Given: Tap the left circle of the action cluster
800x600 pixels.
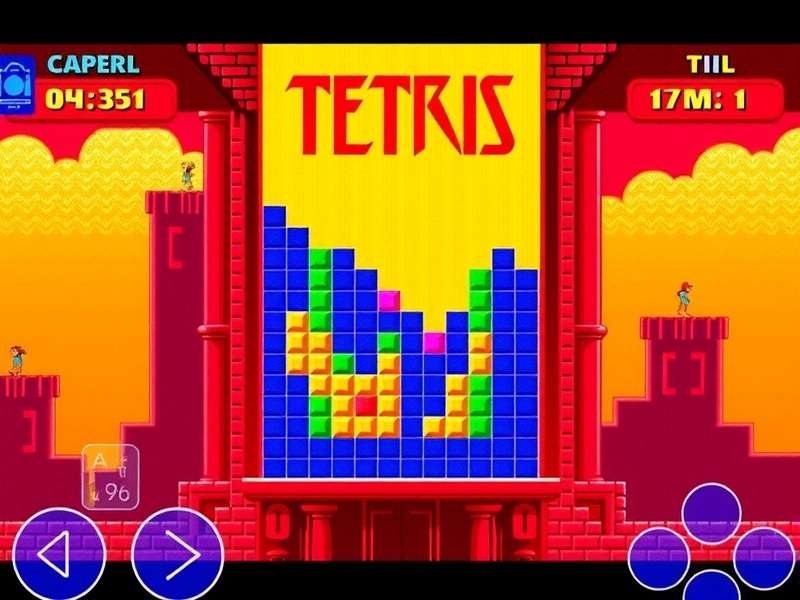Looking at the screenshot, I should point(658,558).
